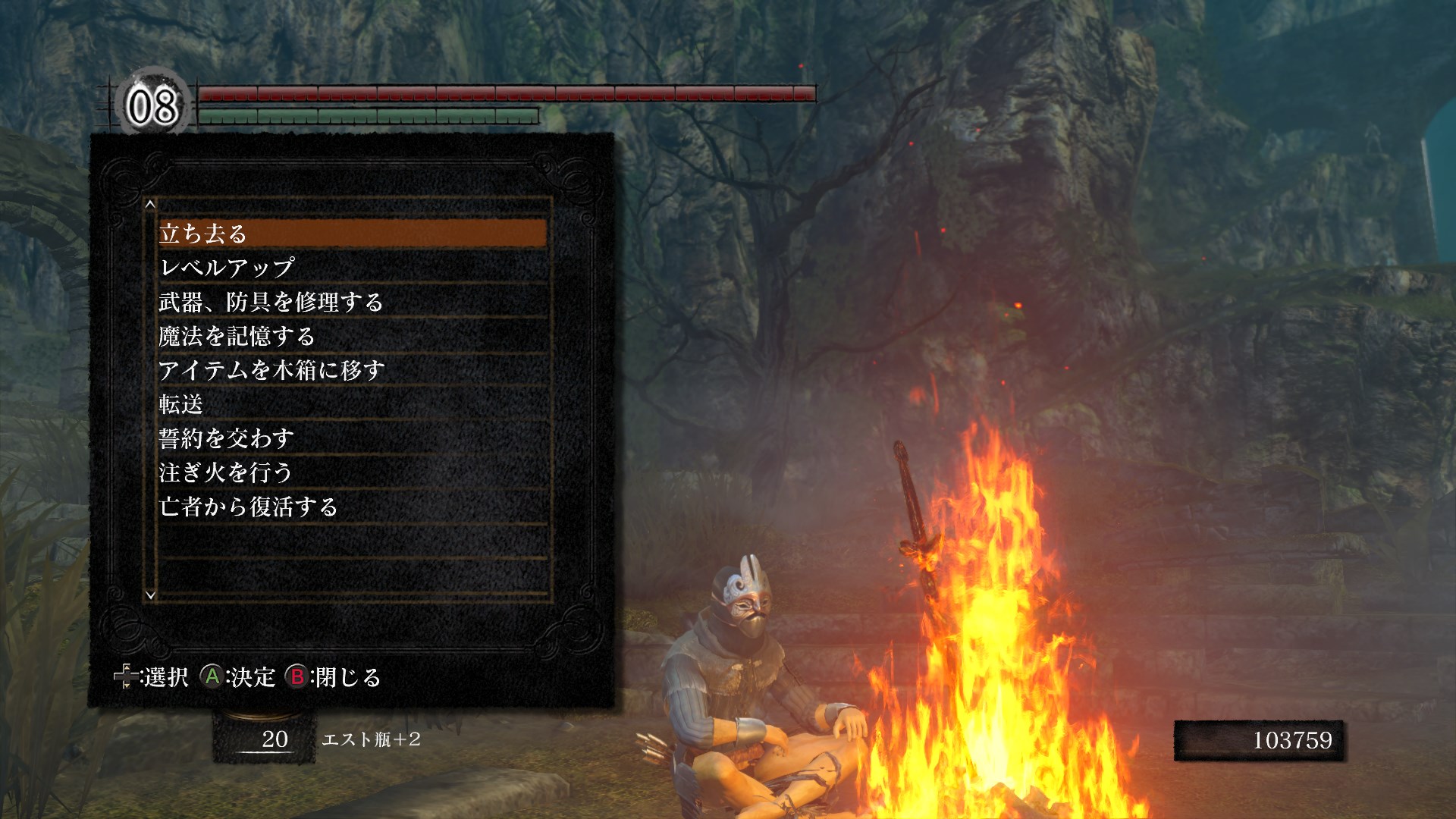The height and width of the screenshot is (819, 1456).
Task: Open アイテムを木箱に移す storage option
Action: pyautogui.click(x=353, y=370)
